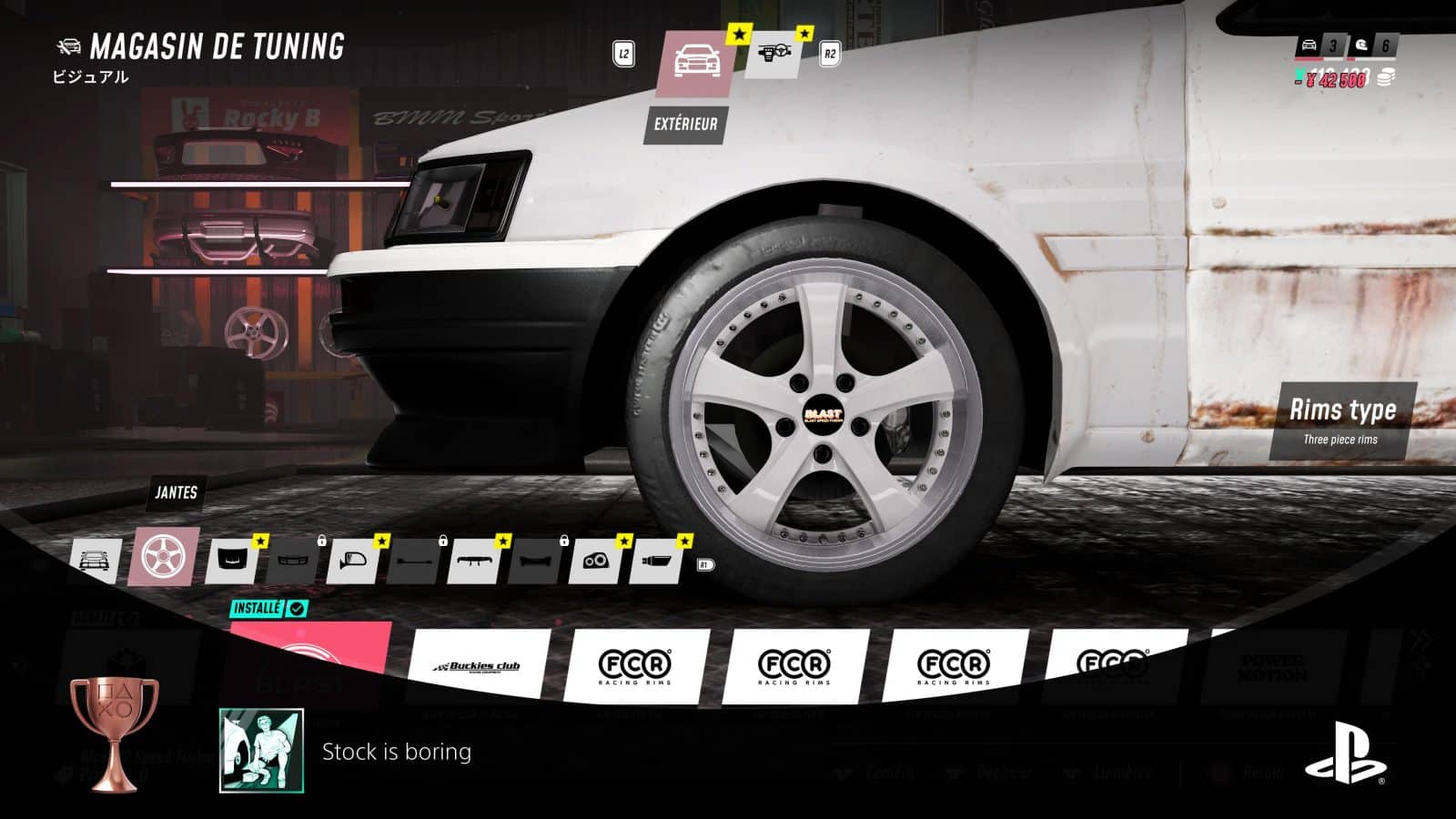Choose the Buckies Club rim brand
The width and height of the screenshot is (1456, 819).
tap(480, 667)
